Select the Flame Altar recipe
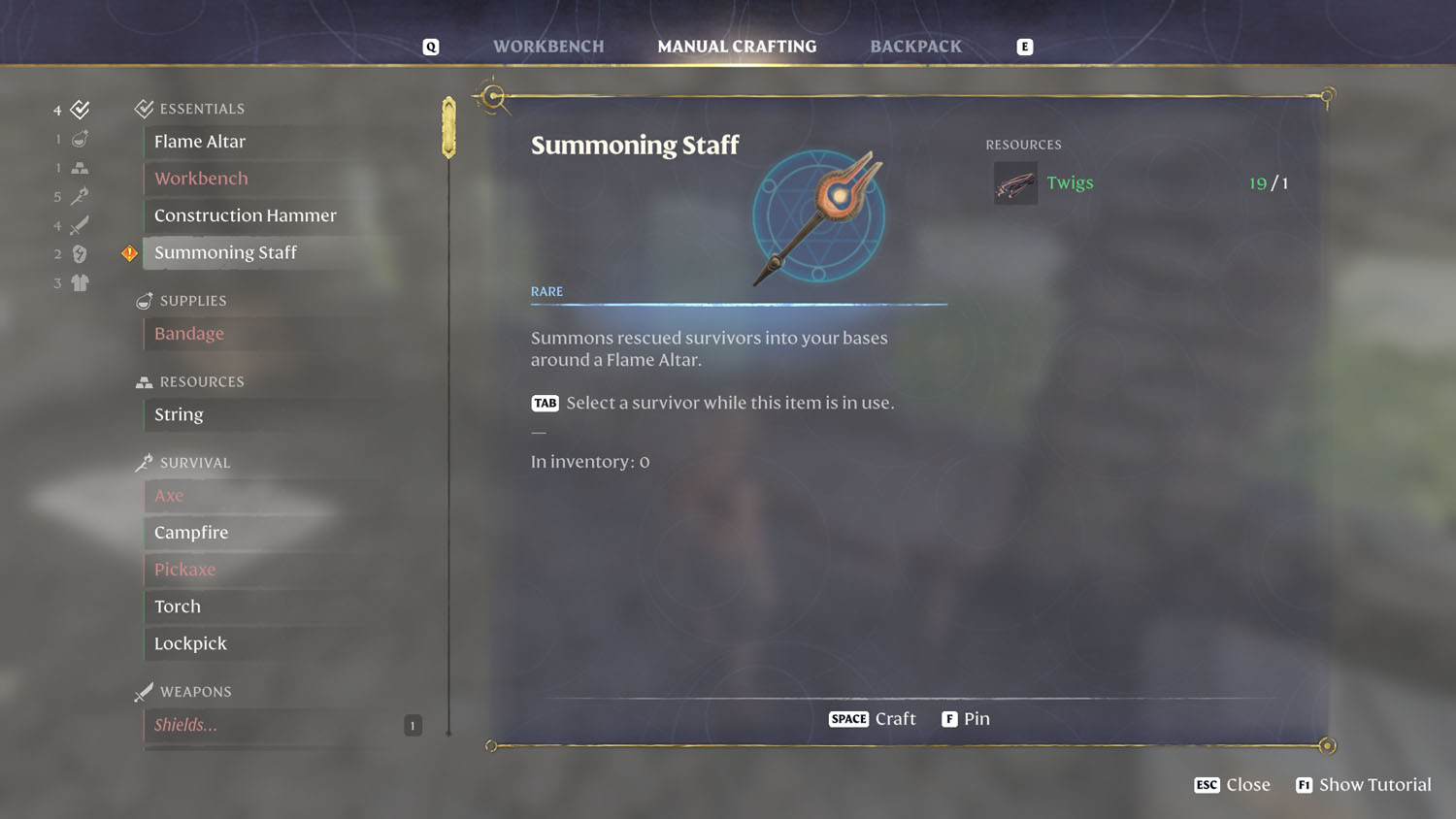The height and width of the screenshot is (819, 1456). 200,142
